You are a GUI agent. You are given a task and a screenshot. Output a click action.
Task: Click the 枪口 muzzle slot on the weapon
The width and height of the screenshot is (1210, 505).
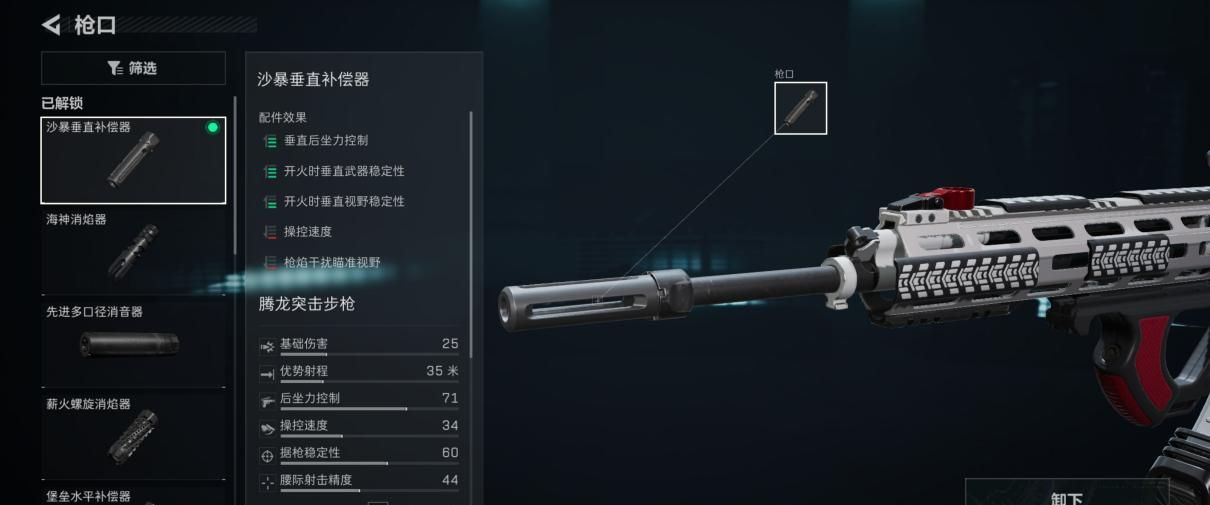pos(800,108)
